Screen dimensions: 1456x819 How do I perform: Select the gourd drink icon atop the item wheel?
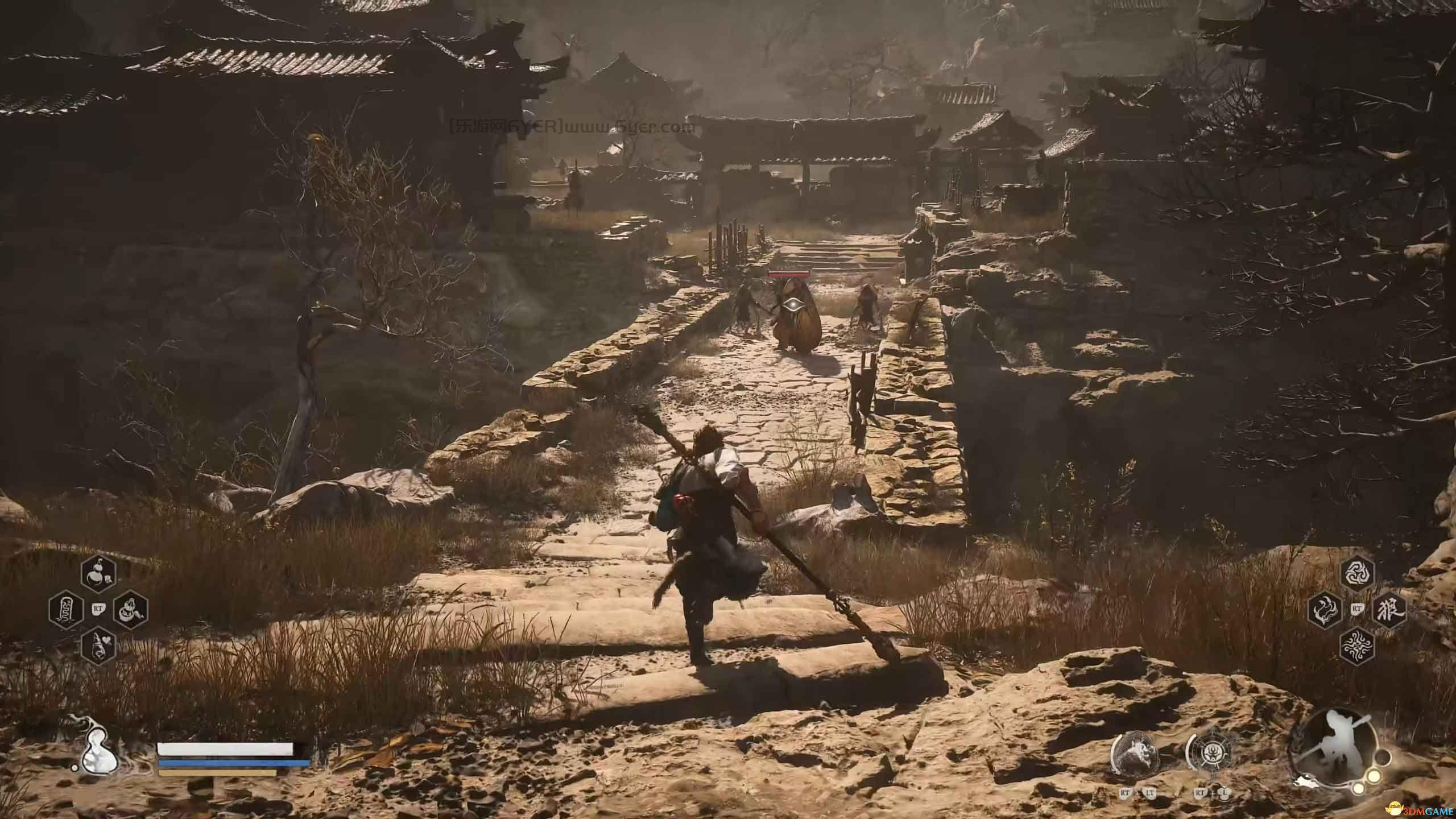tap(99, 574)
